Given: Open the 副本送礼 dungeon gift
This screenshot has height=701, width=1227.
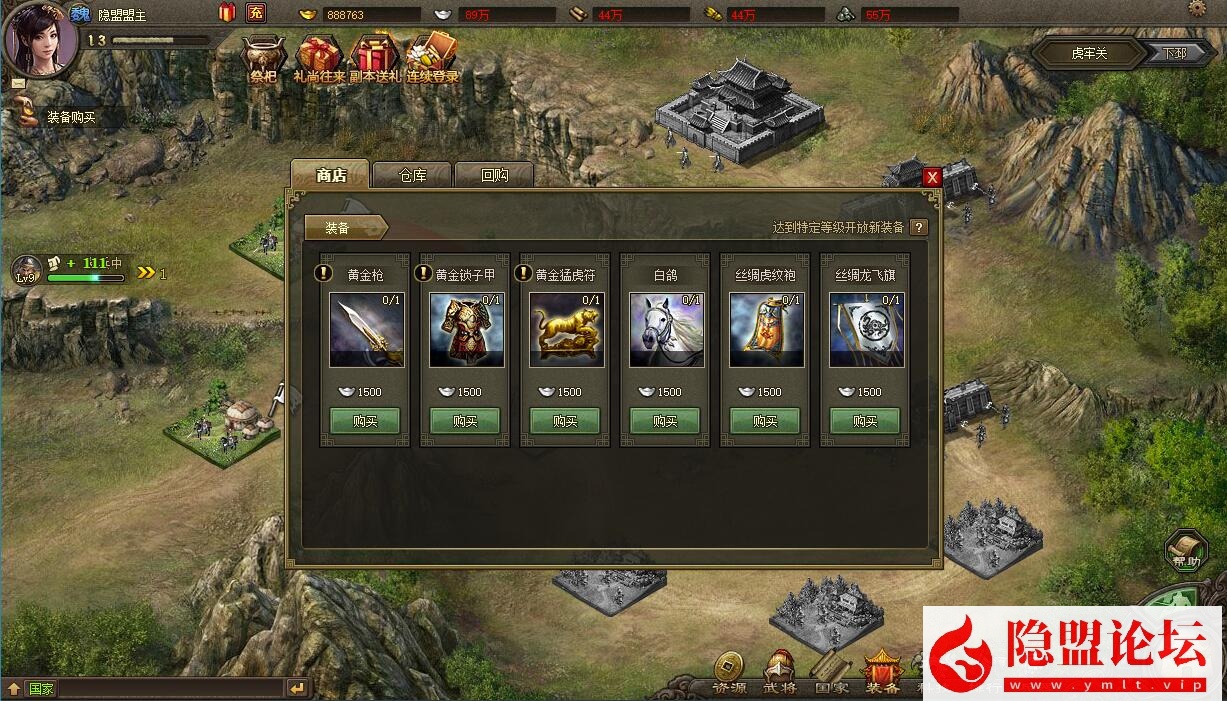Looking at the screenshot, I should point(376,58).
